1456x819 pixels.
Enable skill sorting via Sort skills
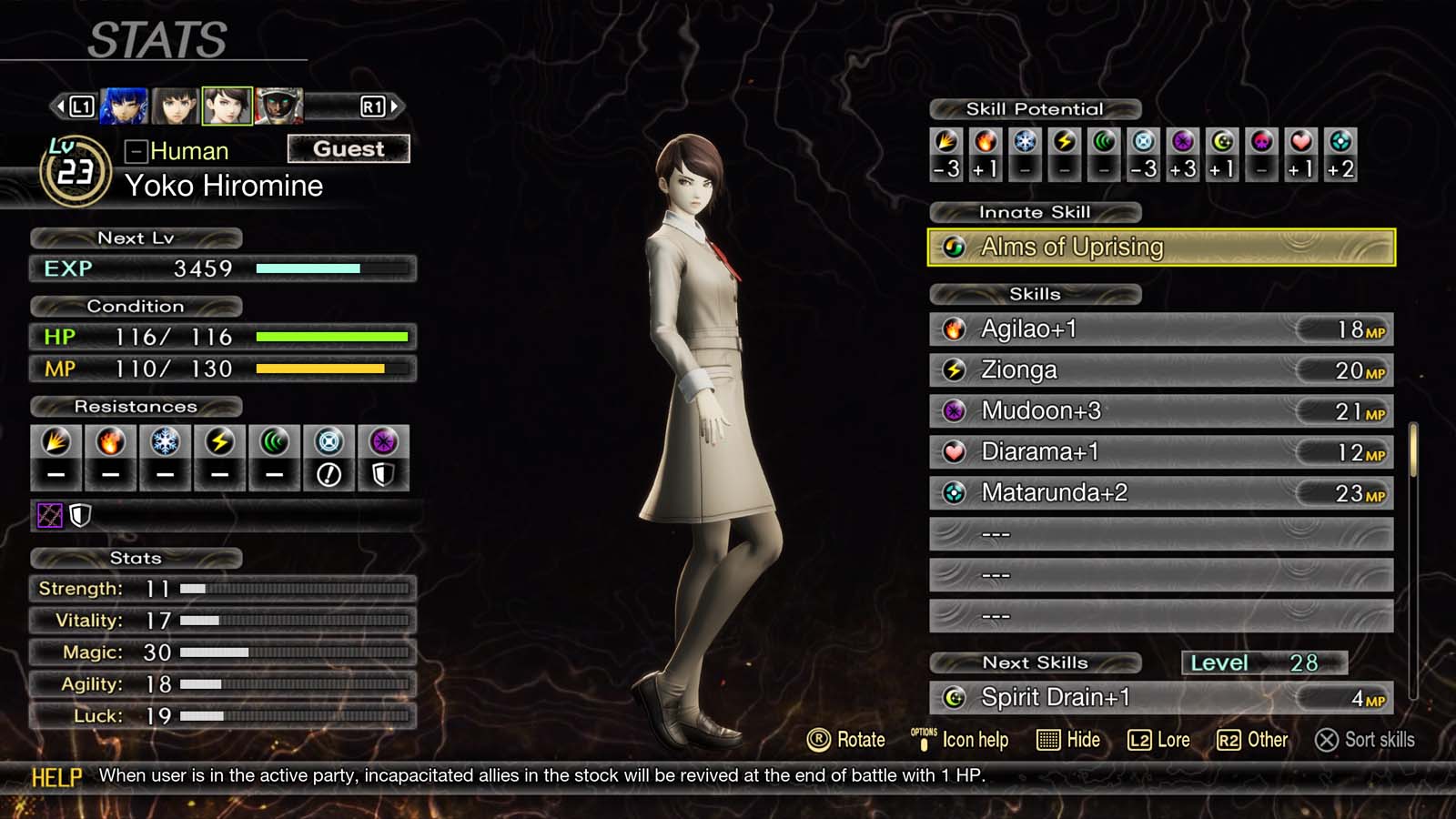[1365, 740]
